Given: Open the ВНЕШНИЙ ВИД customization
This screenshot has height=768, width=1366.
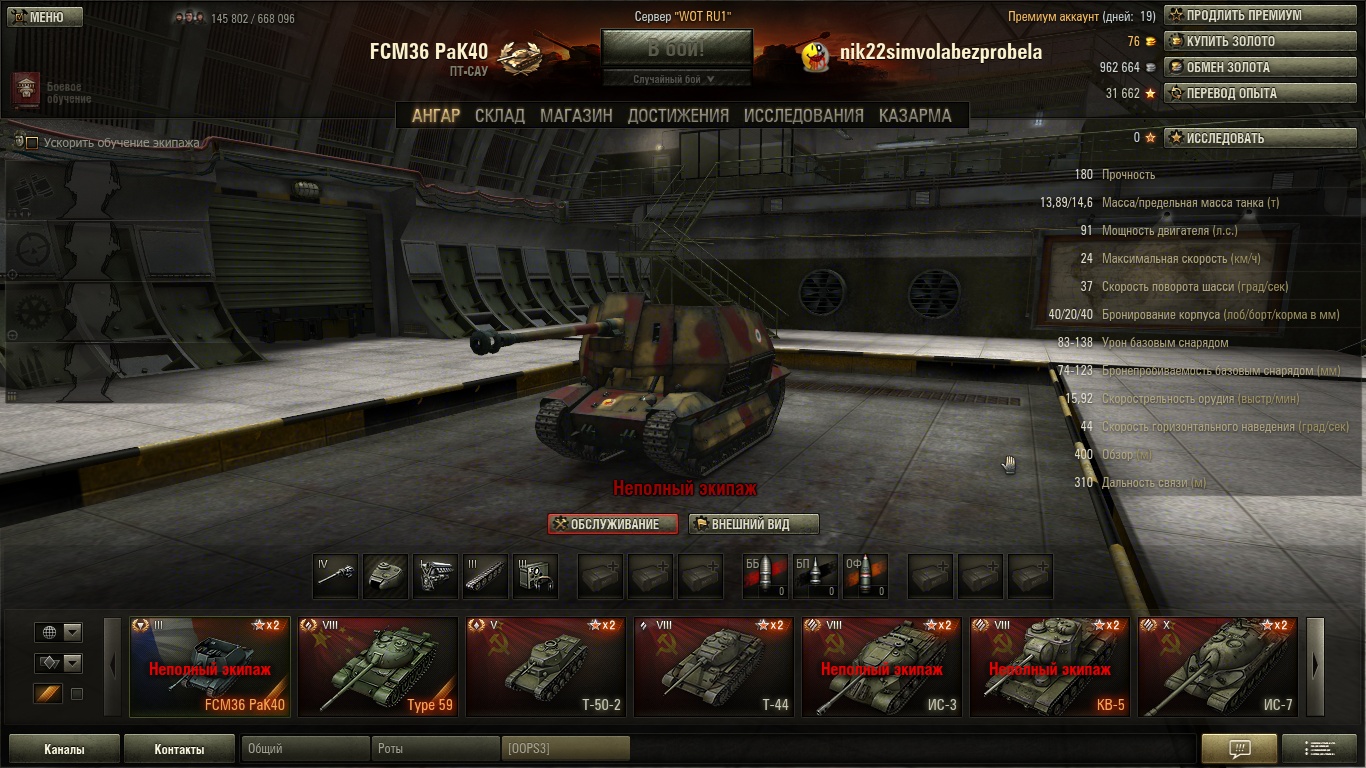Looking at the screenshot, I should click(x=753, y=524).
